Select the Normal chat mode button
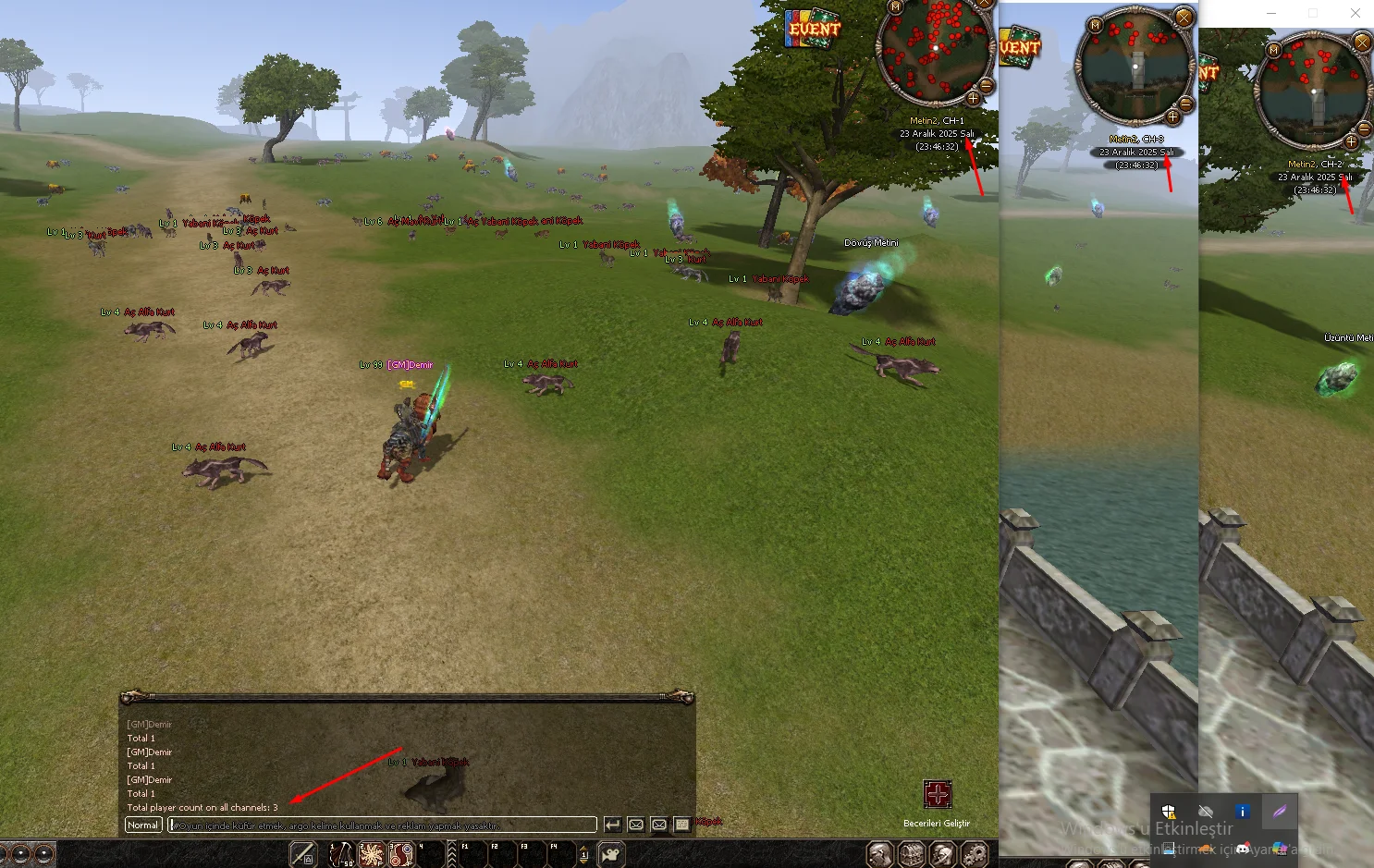 pyautogui.click(x=143, y=825)
